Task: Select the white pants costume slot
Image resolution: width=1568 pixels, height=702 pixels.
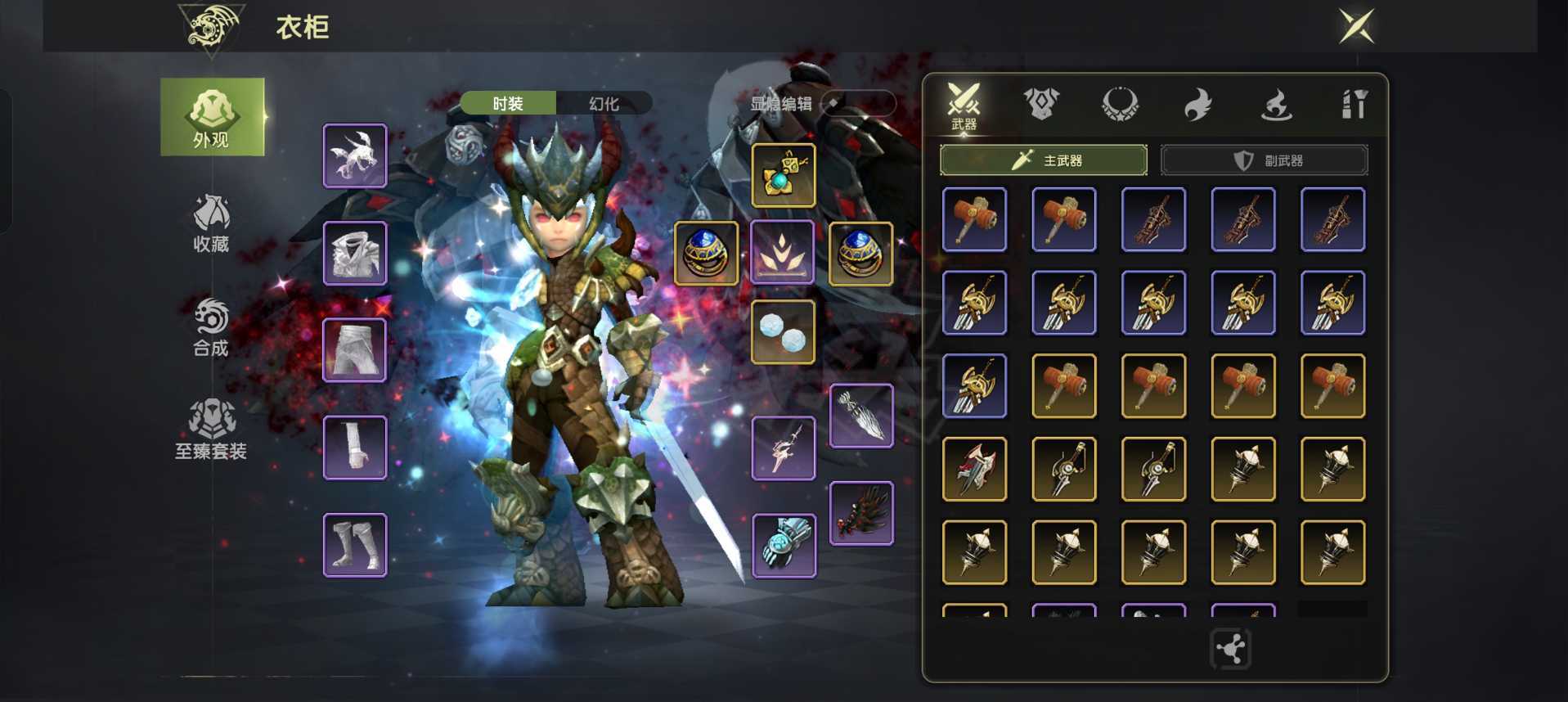Action: 355,350
